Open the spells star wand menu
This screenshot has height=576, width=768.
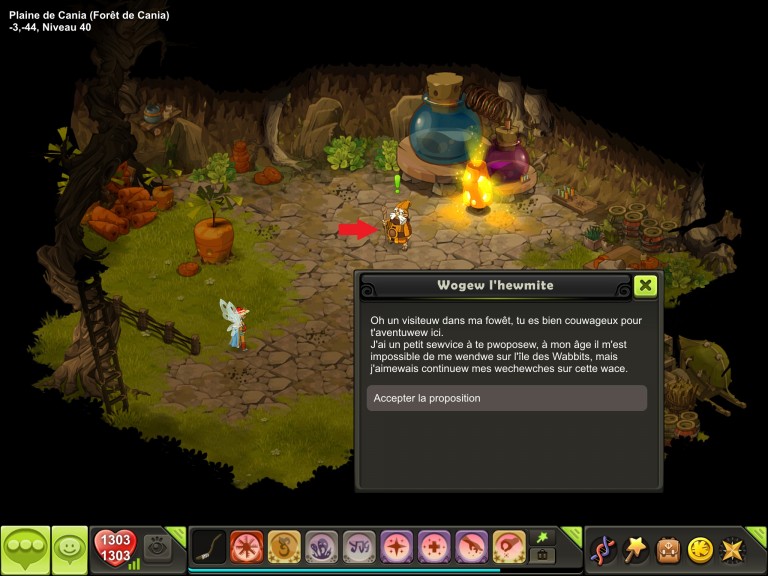tap(635, 549)
